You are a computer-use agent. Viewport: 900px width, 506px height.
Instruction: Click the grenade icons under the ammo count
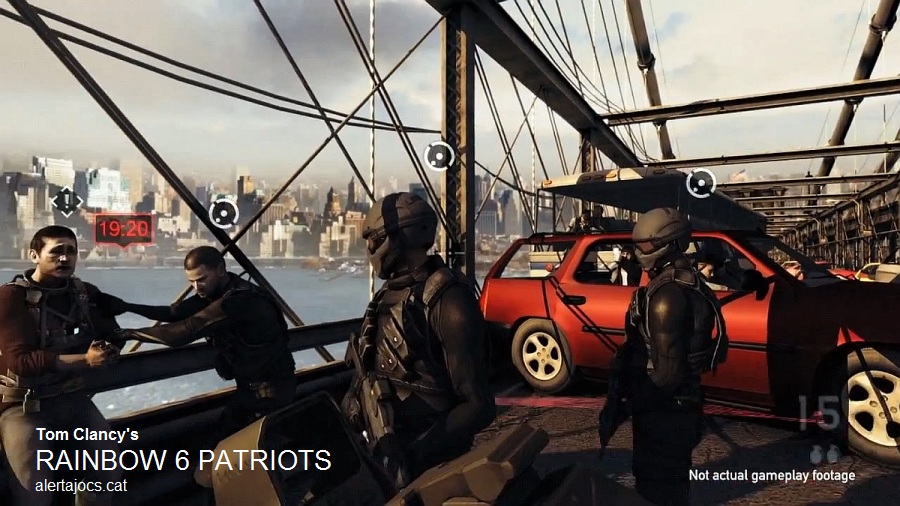(823, 454)
